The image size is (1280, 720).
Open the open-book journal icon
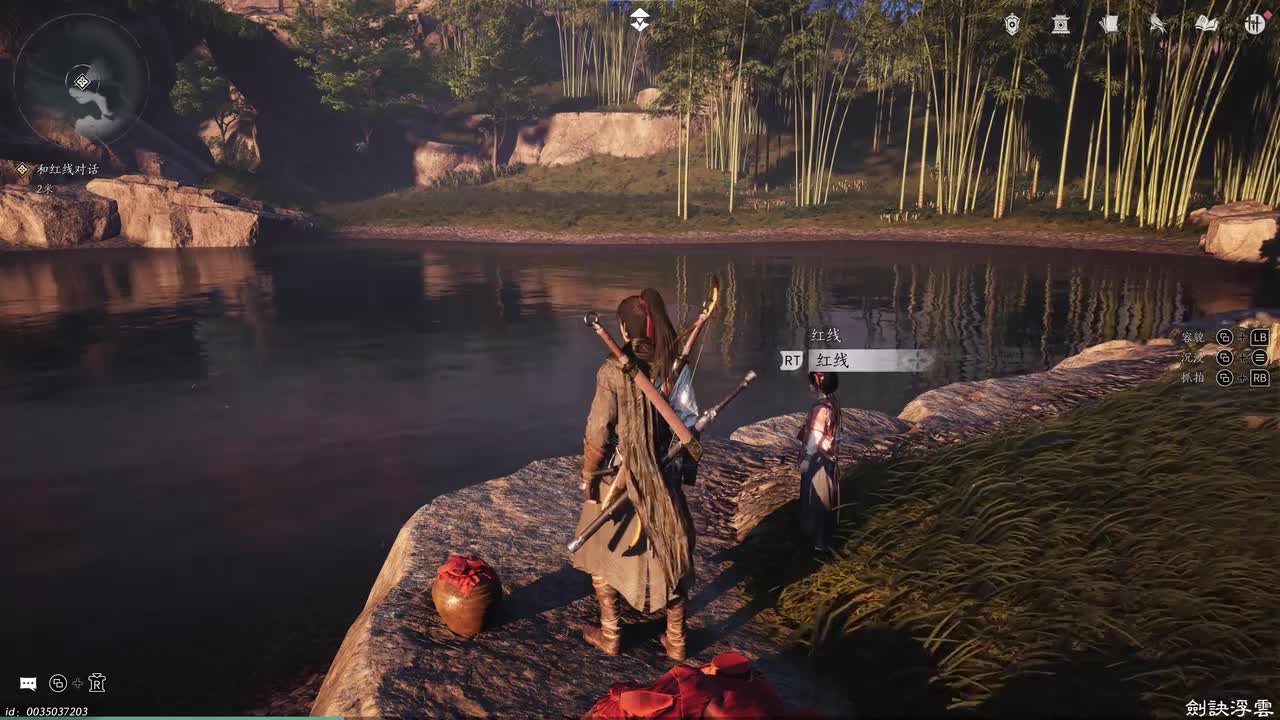click(x=1206, y=24)
